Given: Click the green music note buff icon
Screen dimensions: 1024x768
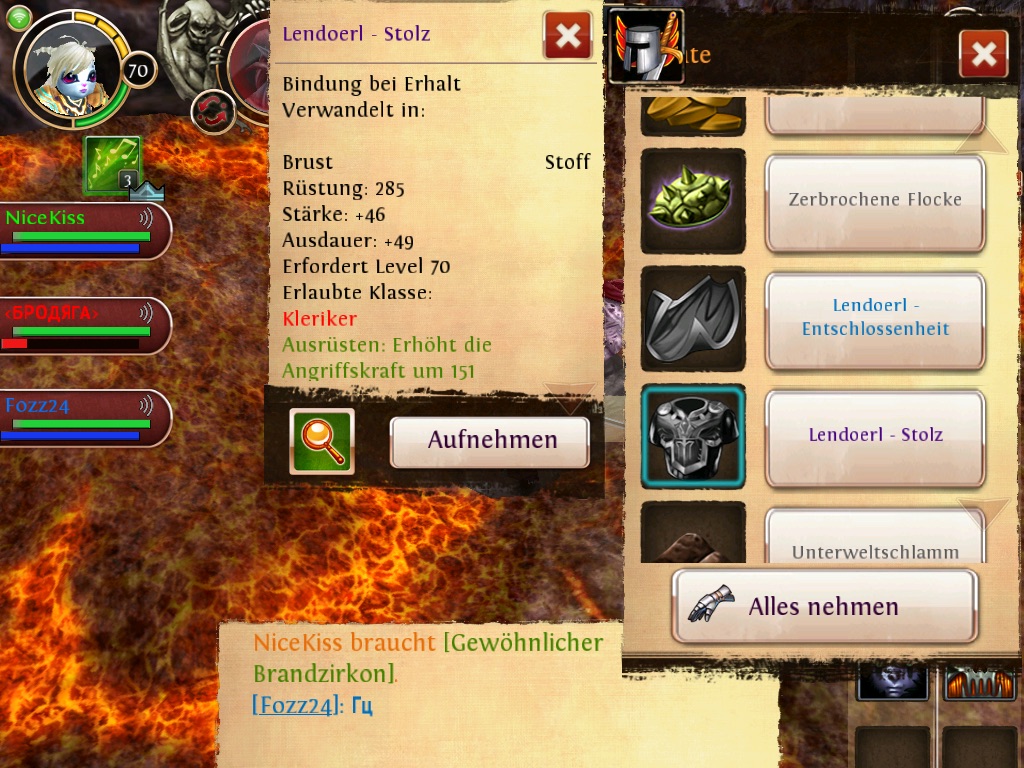Looking at the screenshot, I should tap(112, 164).
